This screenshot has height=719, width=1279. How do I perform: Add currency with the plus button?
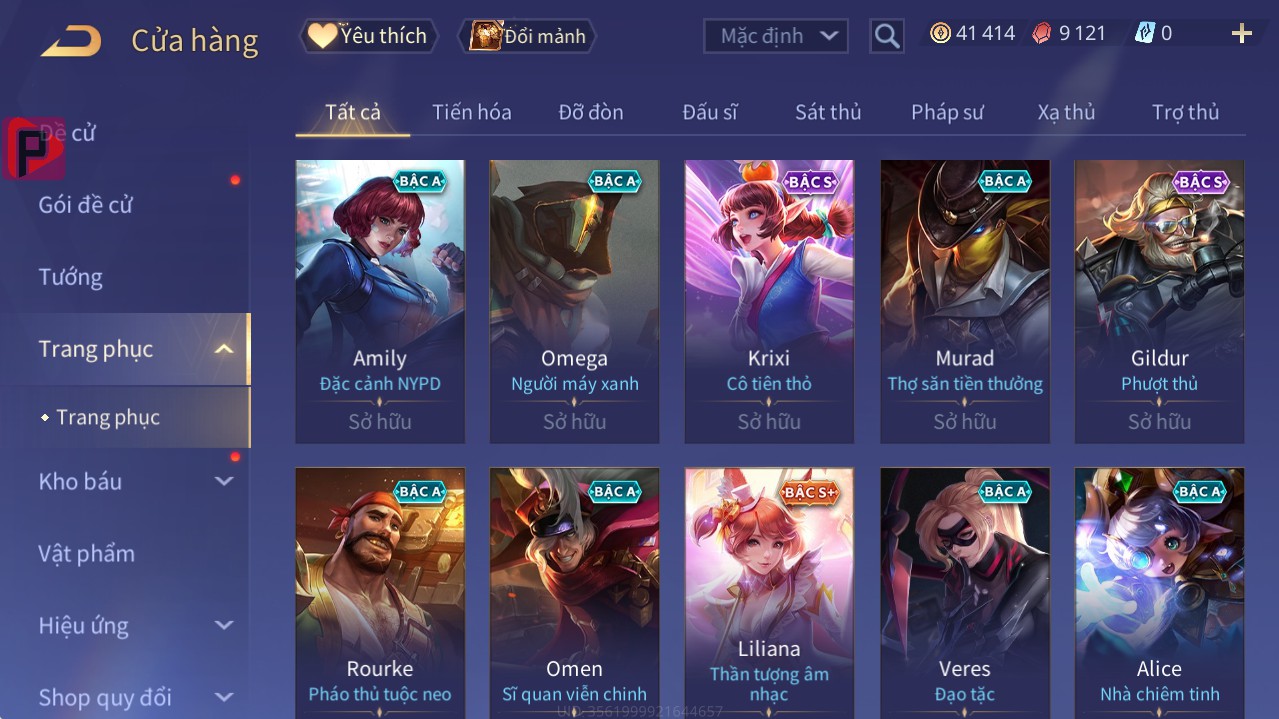tap(1241, 34)
